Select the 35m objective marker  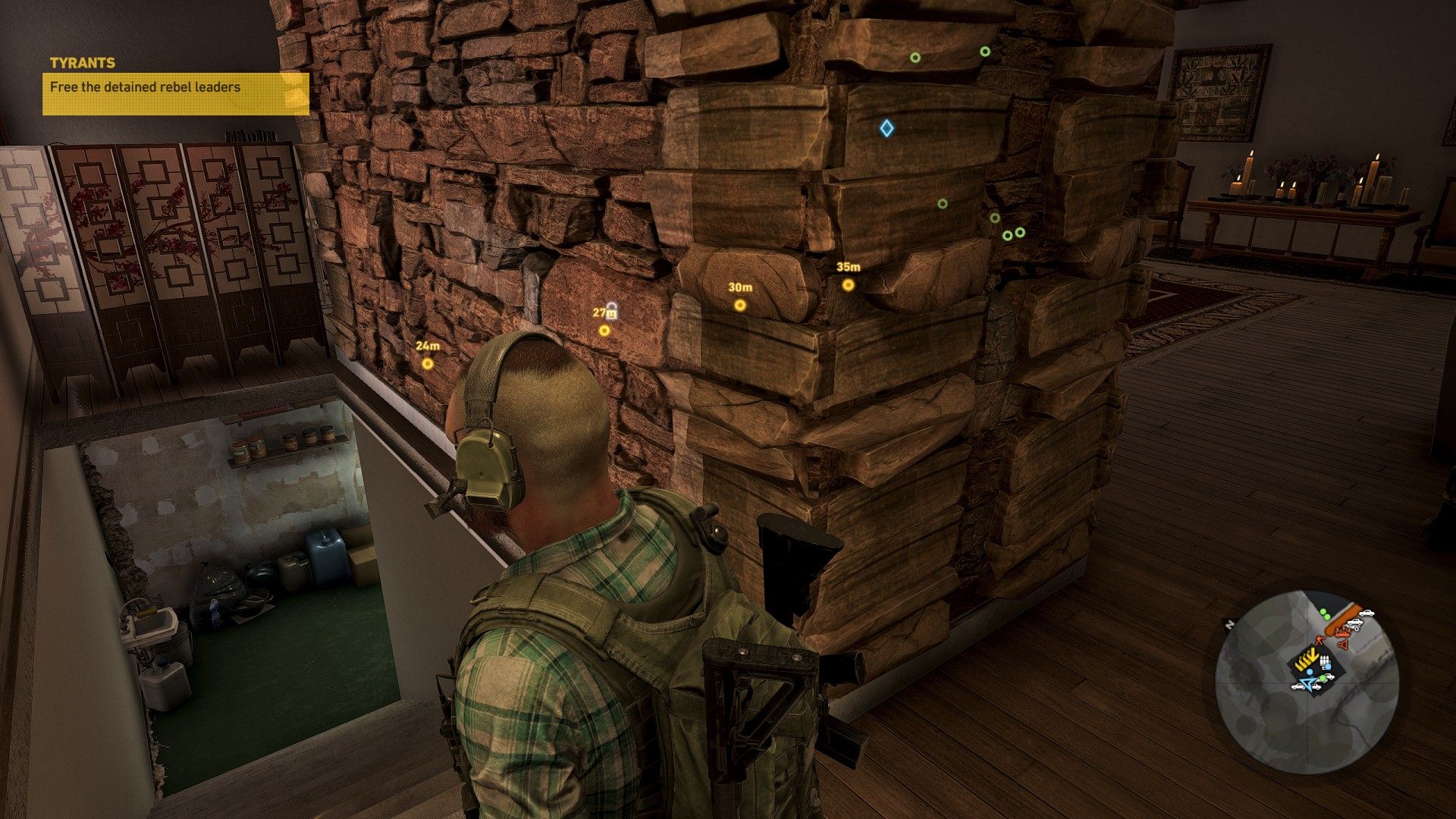(x=848, y=285)
